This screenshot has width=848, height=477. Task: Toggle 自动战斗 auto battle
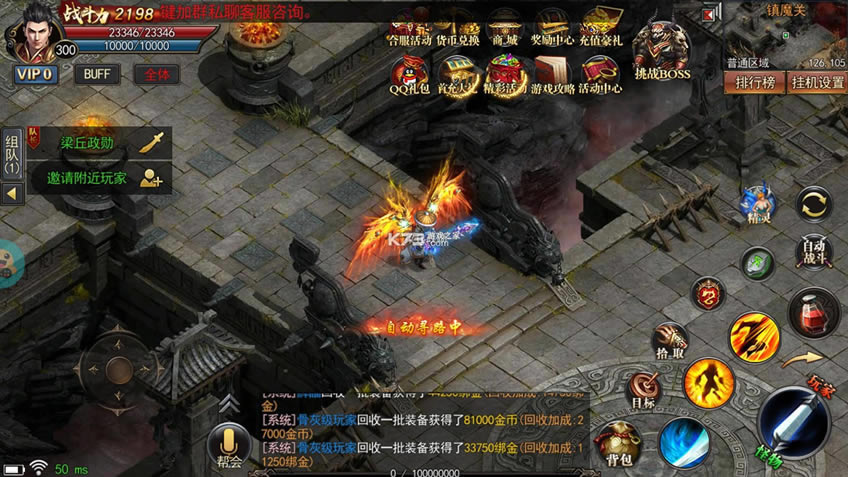(x=815, y=248)
